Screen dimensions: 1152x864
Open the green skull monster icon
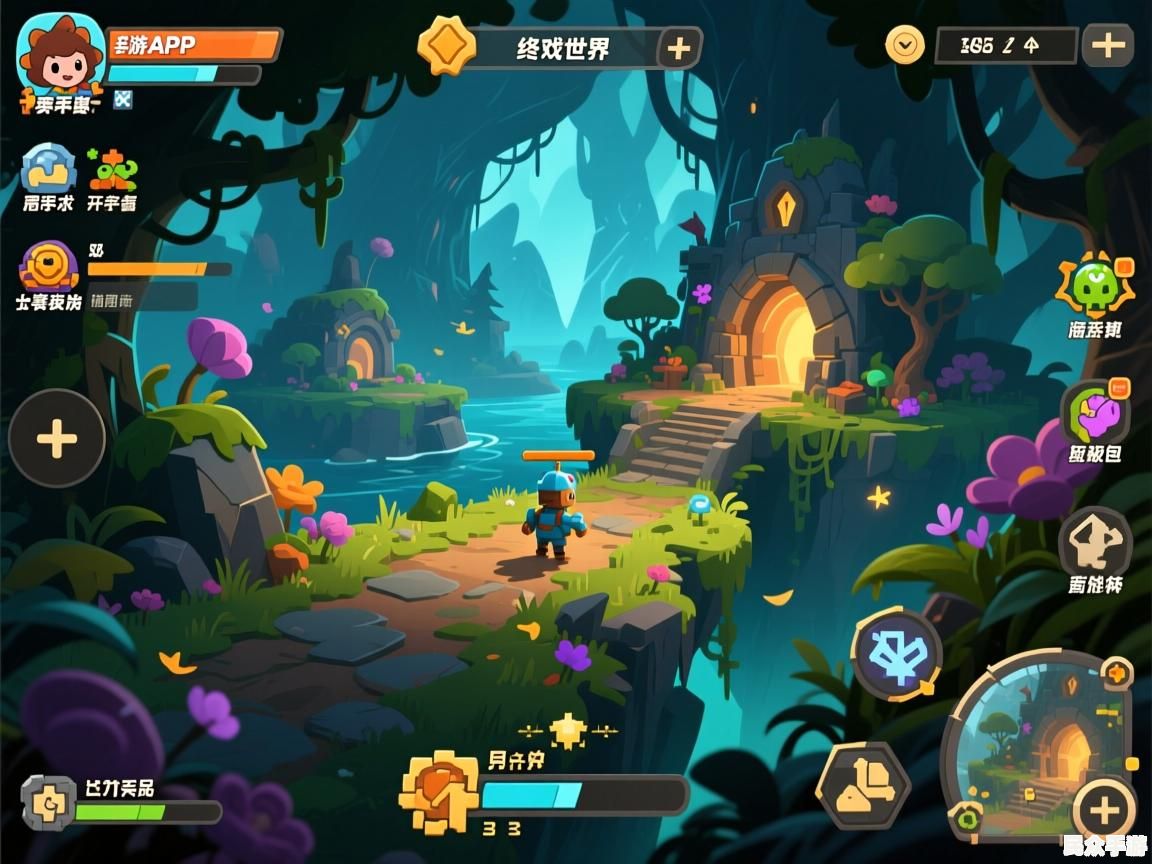(1095, 287)
